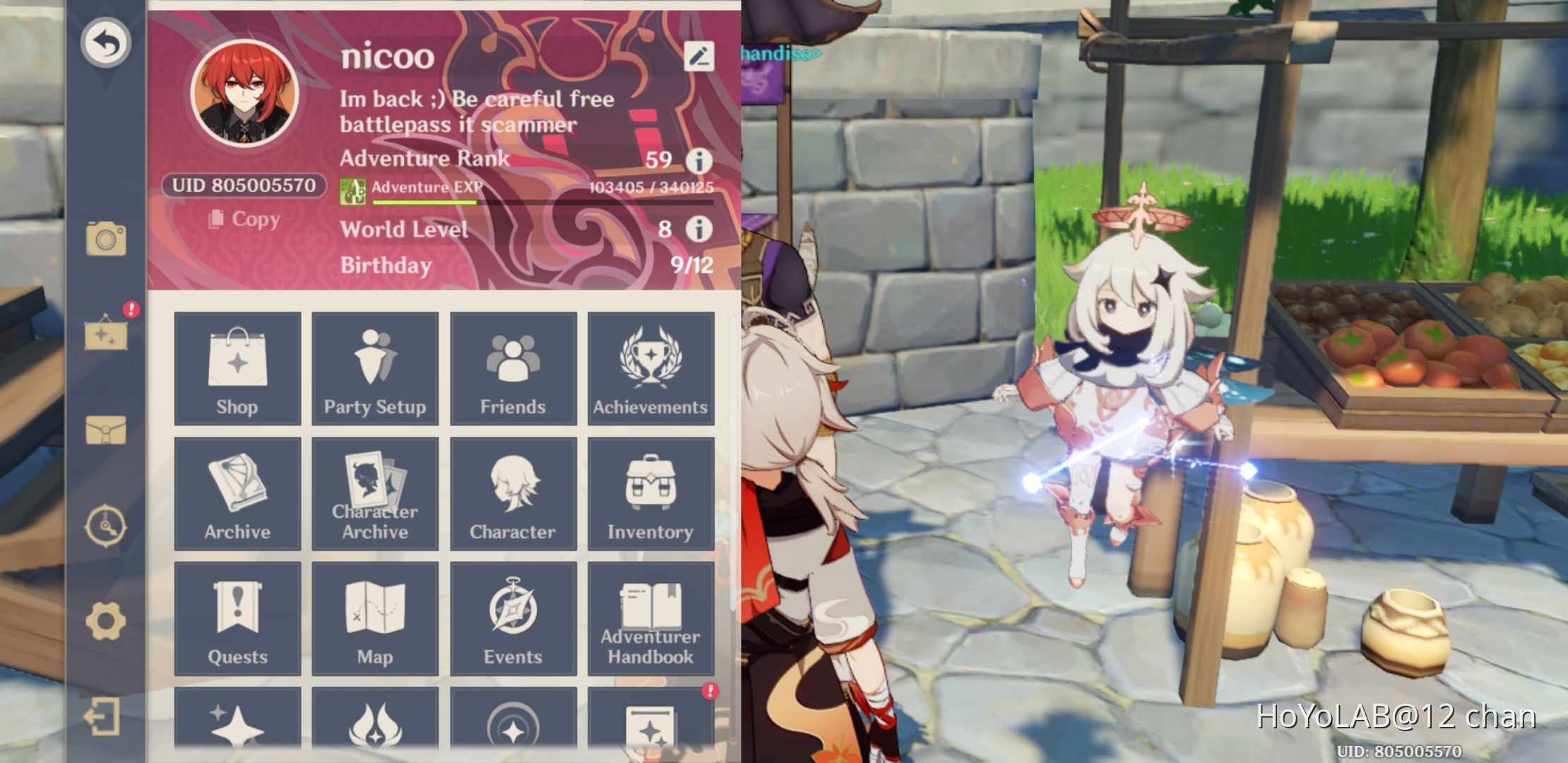The height and width of the screenshot is (763, 1568).
Task: Edit the profile signature with the pencil button
Action: click(698, 55)
